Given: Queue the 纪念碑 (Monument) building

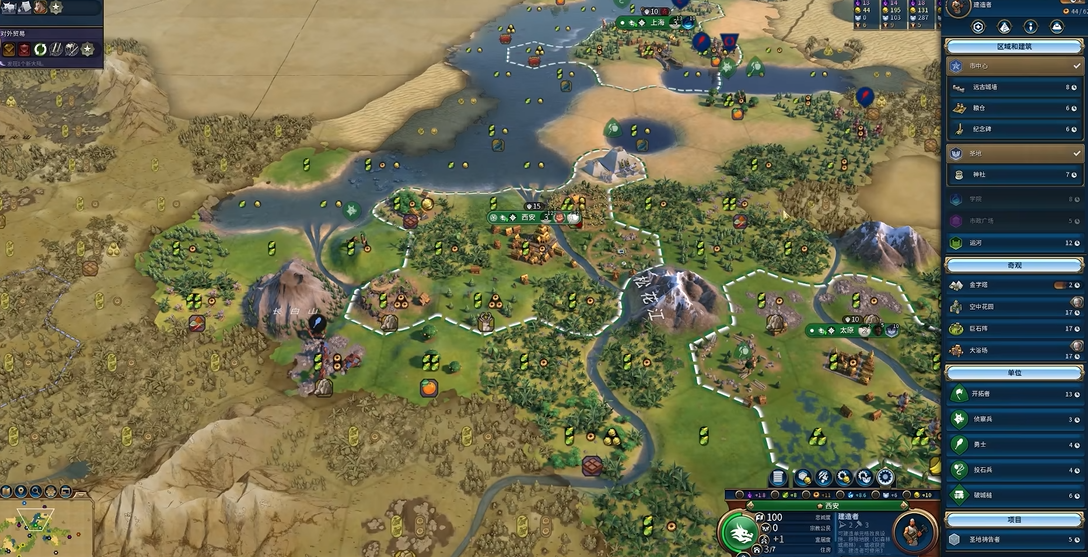Looking at the screenshot, I should [1010, 129].
